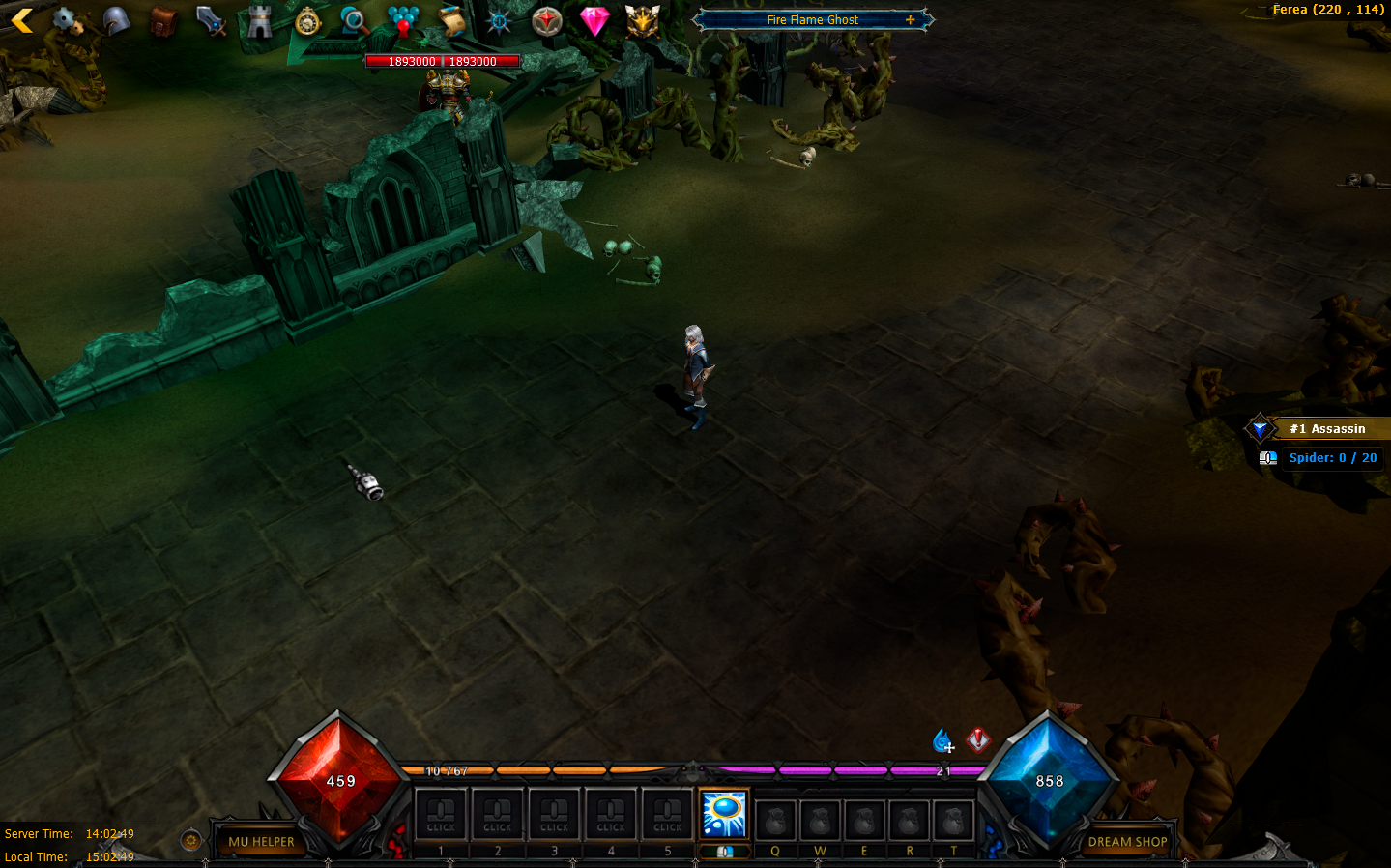Open the quest scroll icon
1391x868 pixels.
tap(451, 20)
